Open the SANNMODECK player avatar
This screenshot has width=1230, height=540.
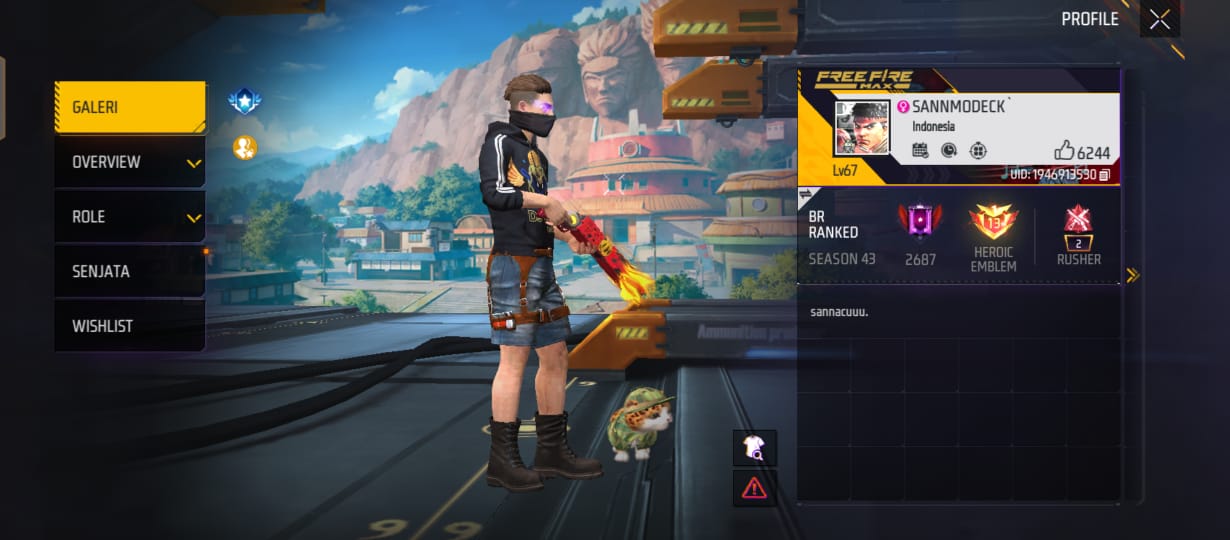coord(862,128)
